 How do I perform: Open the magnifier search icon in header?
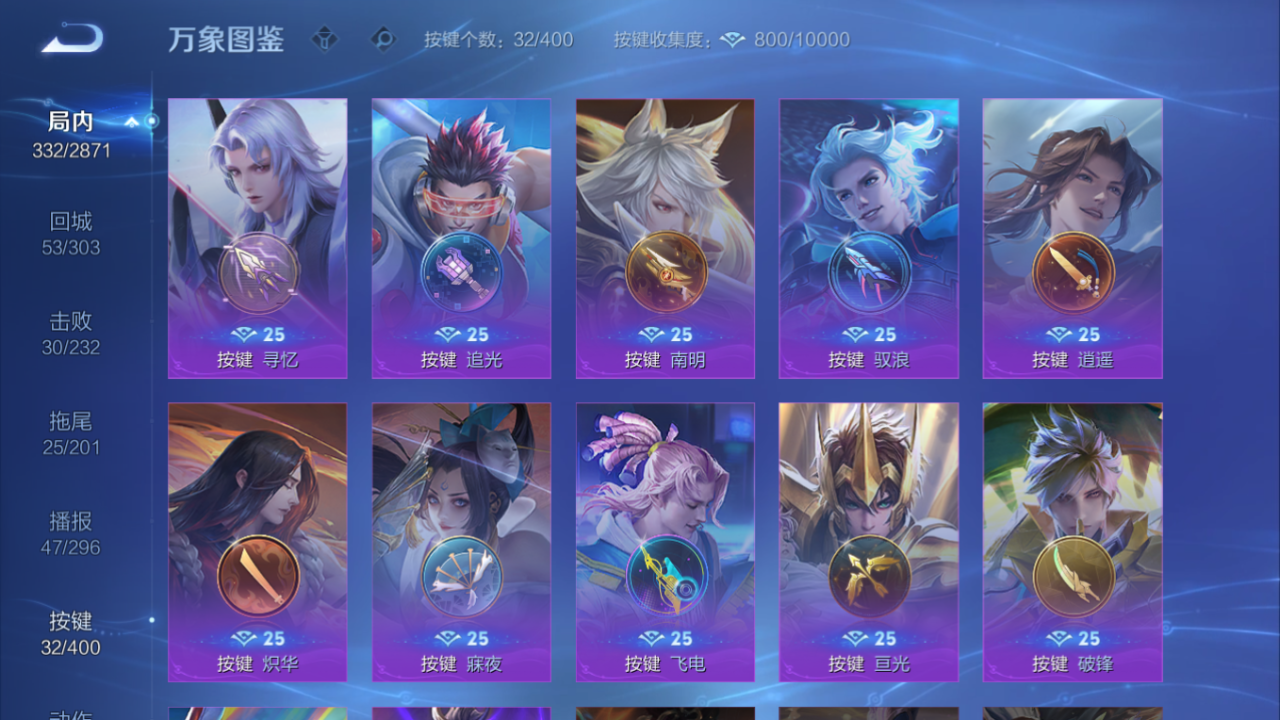(383, 40)
